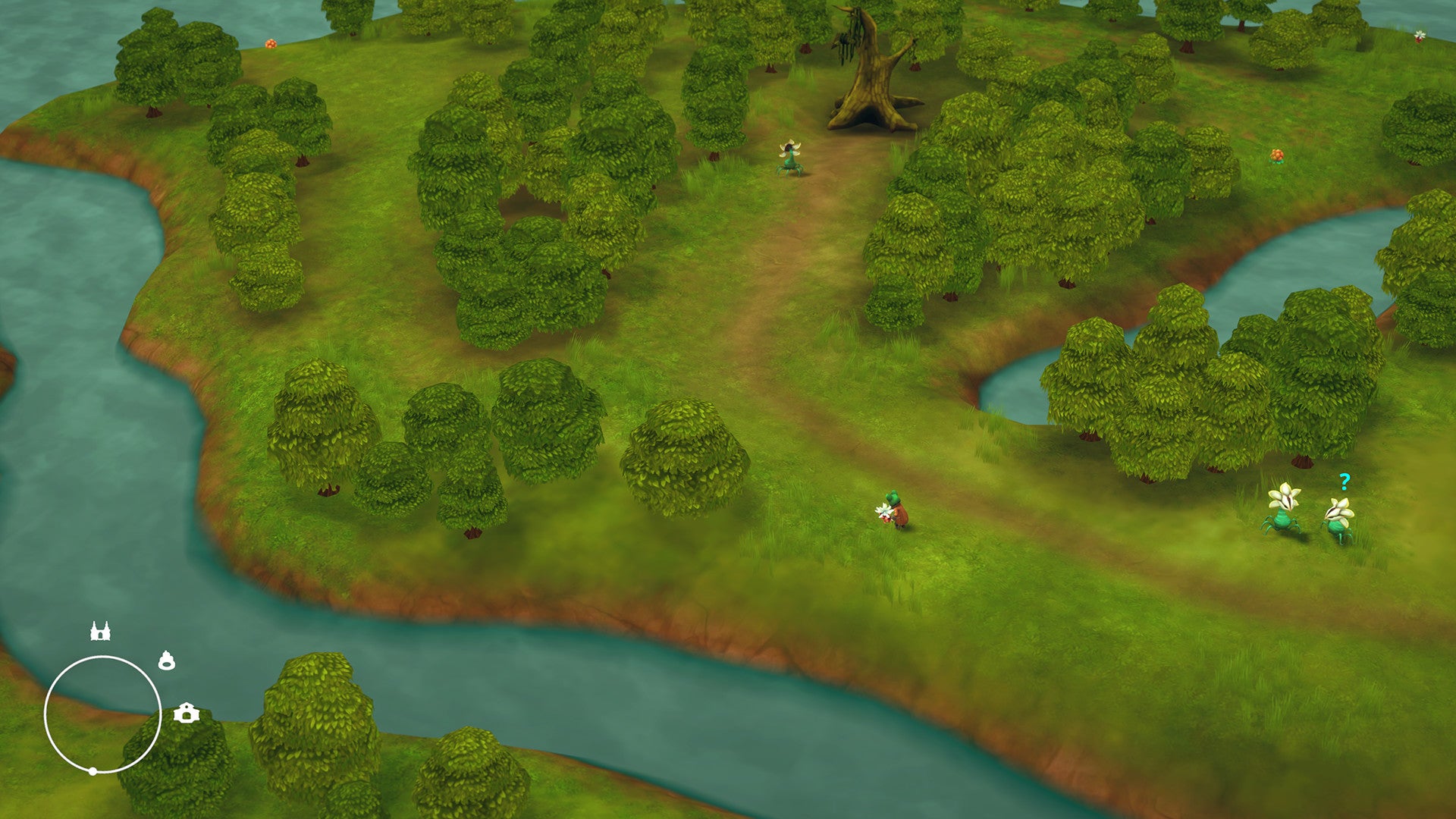
Task: Click the dot handle on the circular progress ring
Action: [x=92, y=772]
